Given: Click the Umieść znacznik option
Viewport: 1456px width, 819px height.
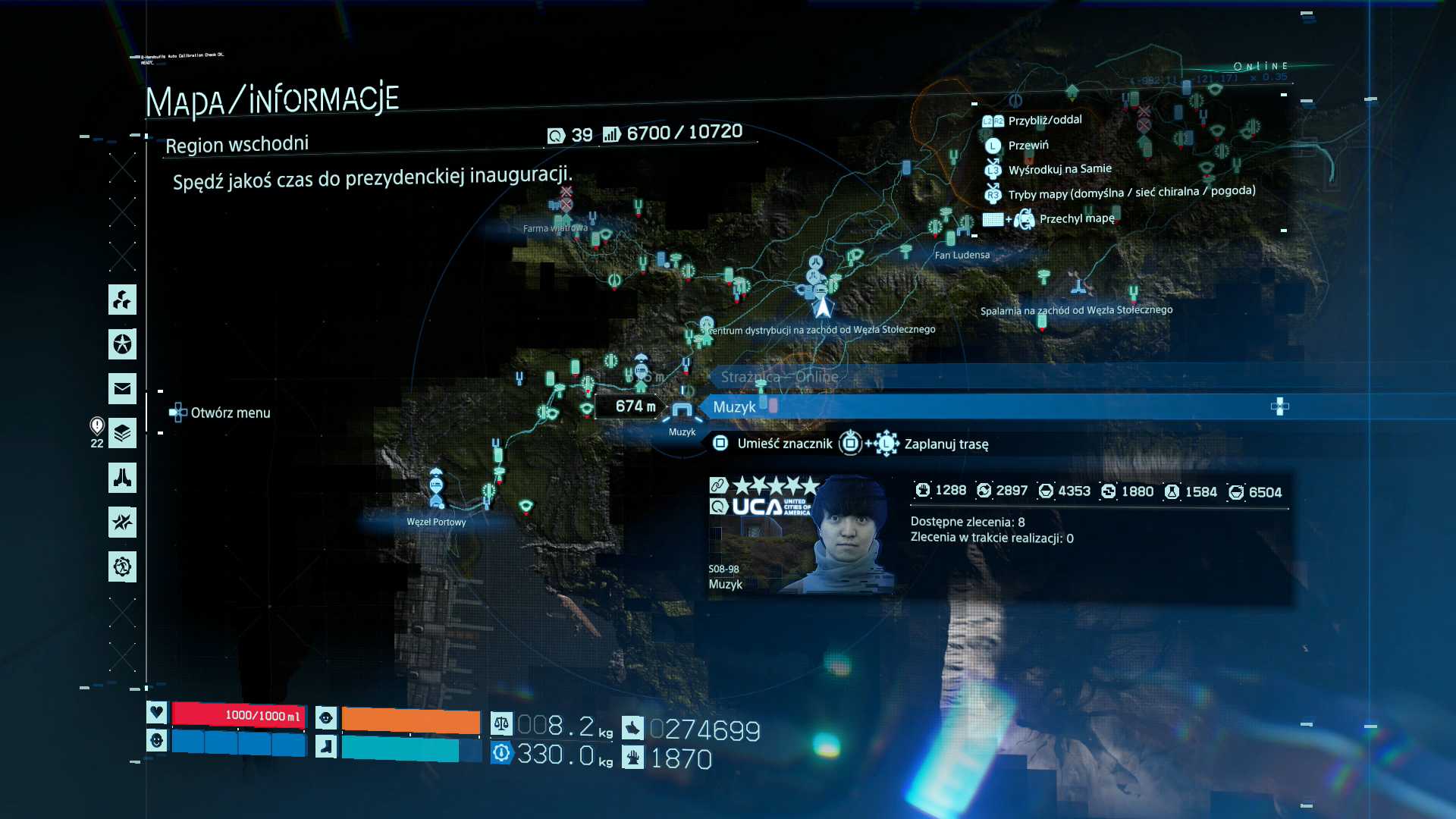Looking at the screenshot, I should [784, 444].
